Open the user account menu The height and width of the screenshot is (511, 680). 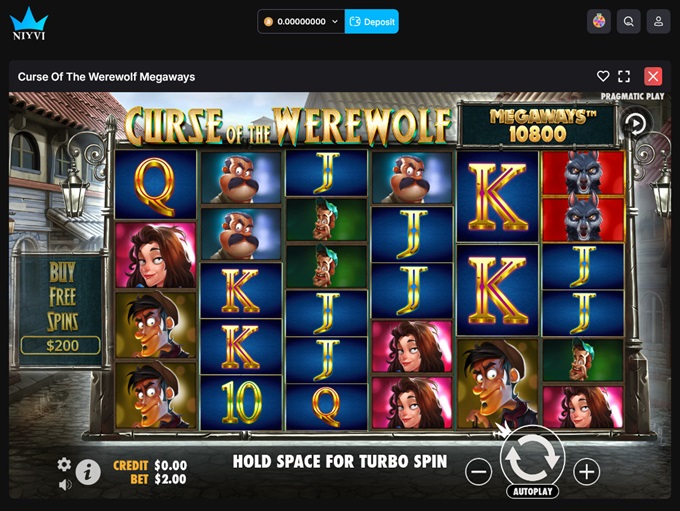click(658, 21)
